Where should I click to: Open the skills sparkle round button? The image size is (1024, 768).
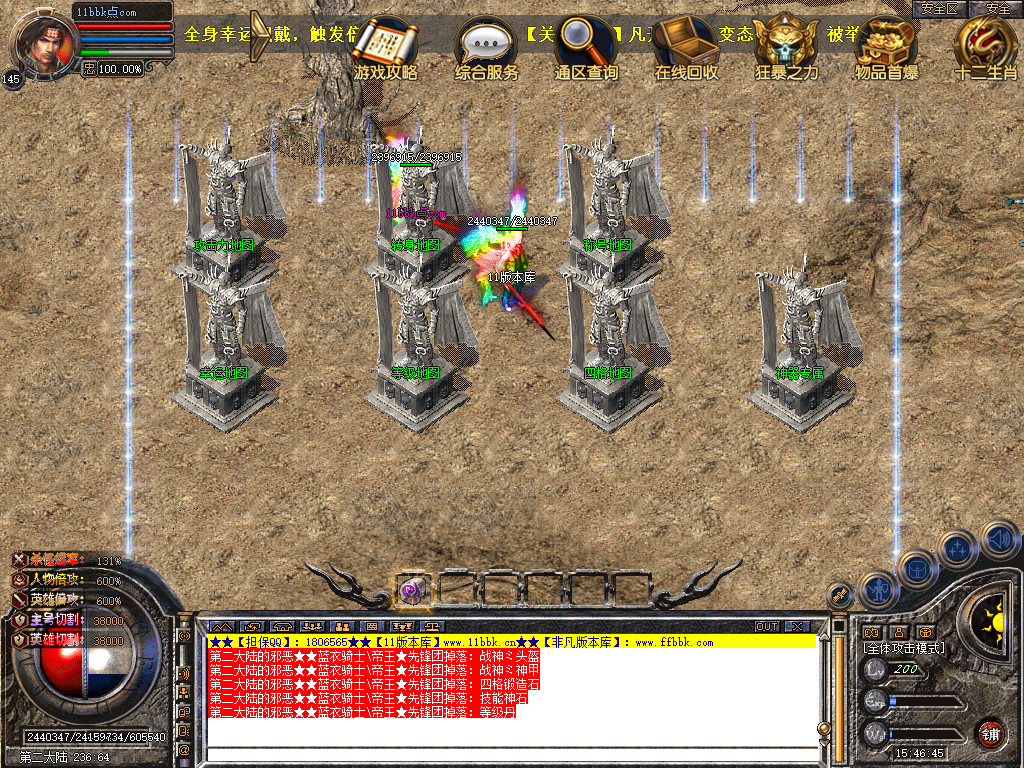[x=957, y=549]
